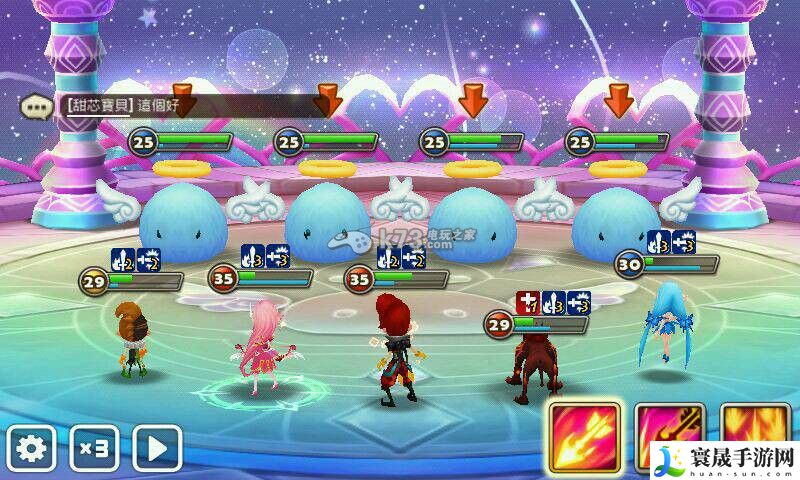Image resolution: width=800 pixels, height=480 pixels.
Task: Open the gear settings menu
Action: click(32, 449)
